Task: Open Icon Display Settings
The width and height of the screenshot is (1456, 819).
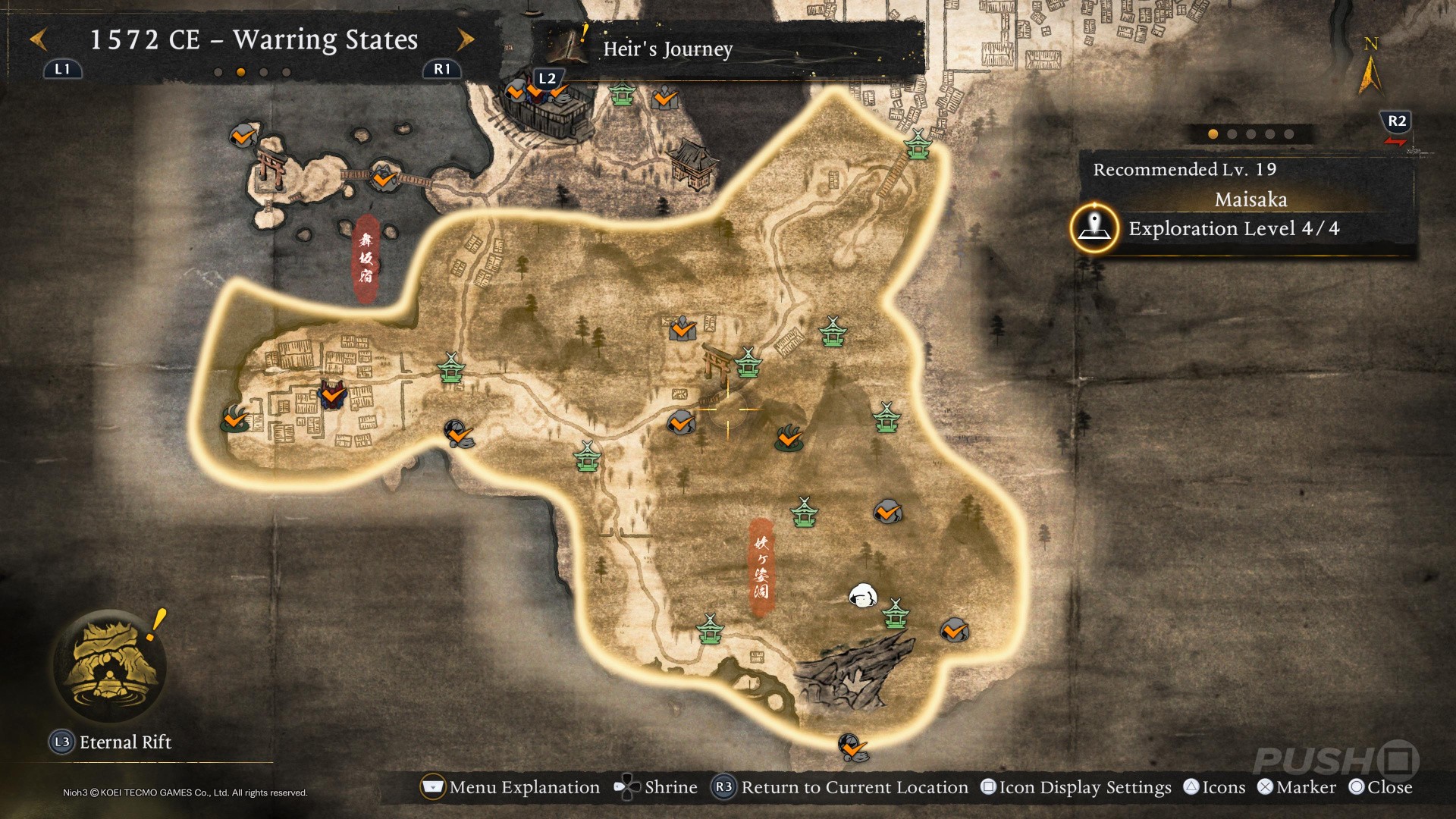Action: tap(1076, 787)
